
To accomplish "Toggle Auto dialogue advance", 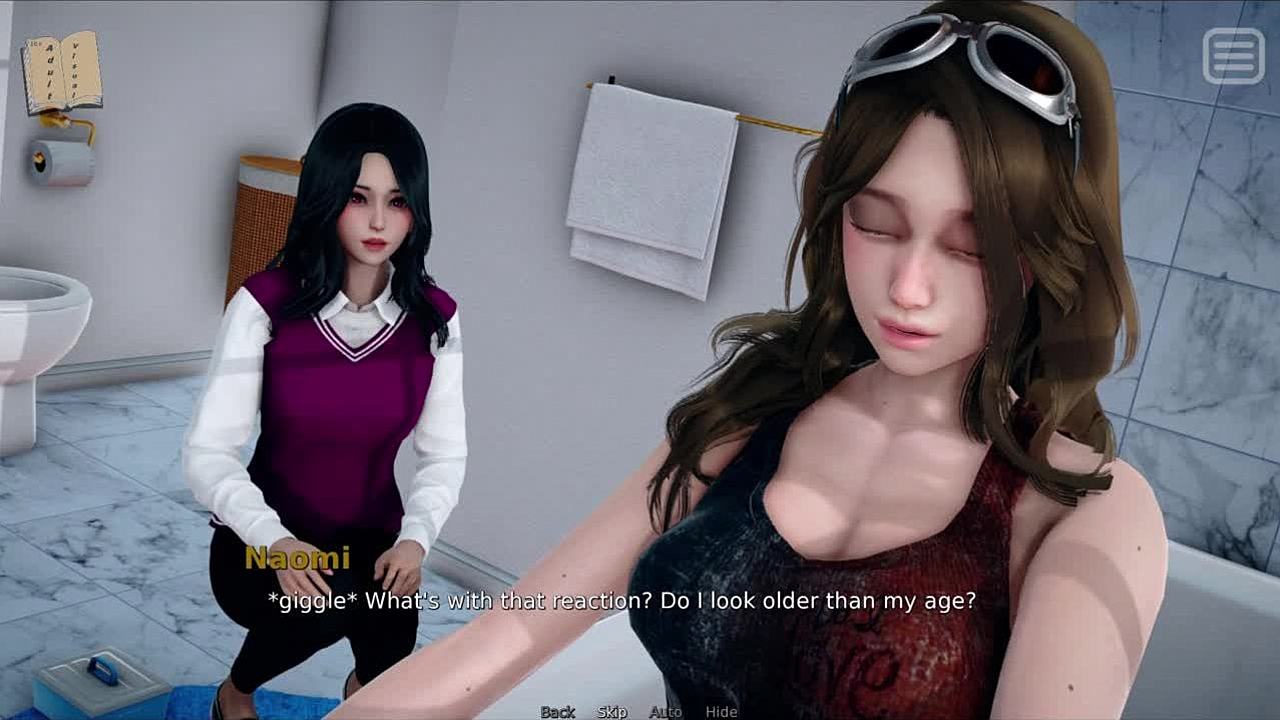I will tap(665, 712).
